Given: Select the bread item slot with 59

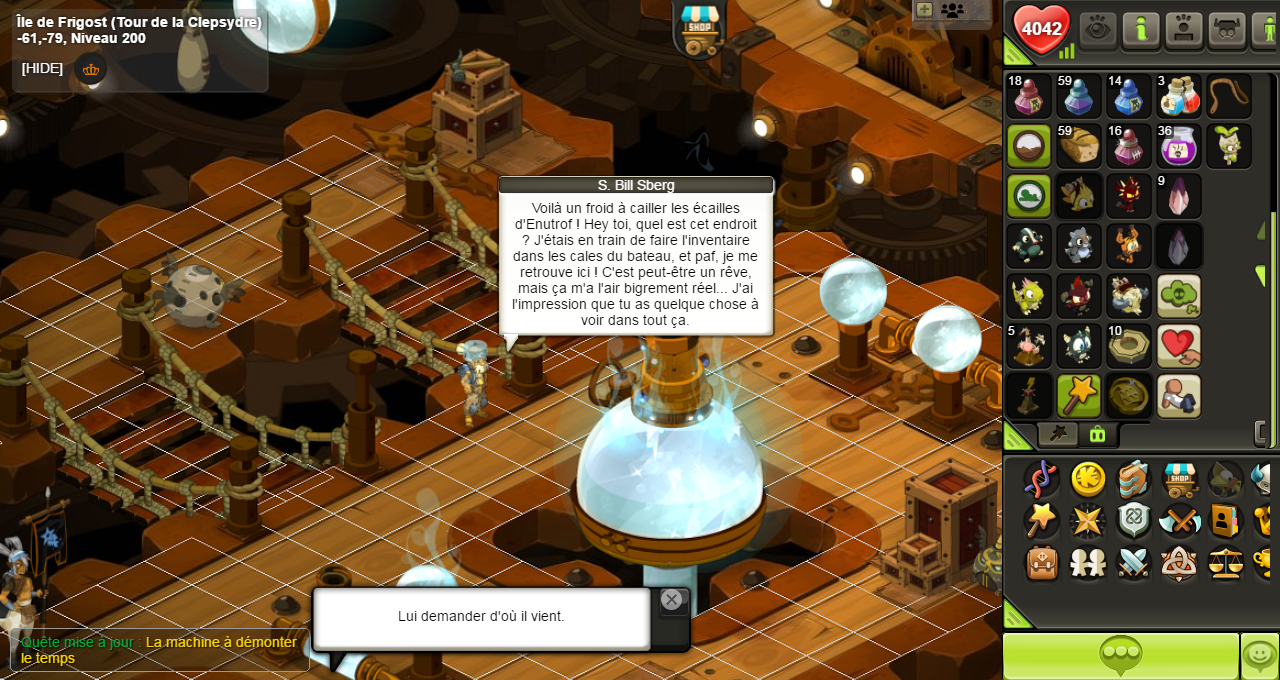Looking at the screenshot, I should [1079, 146].
